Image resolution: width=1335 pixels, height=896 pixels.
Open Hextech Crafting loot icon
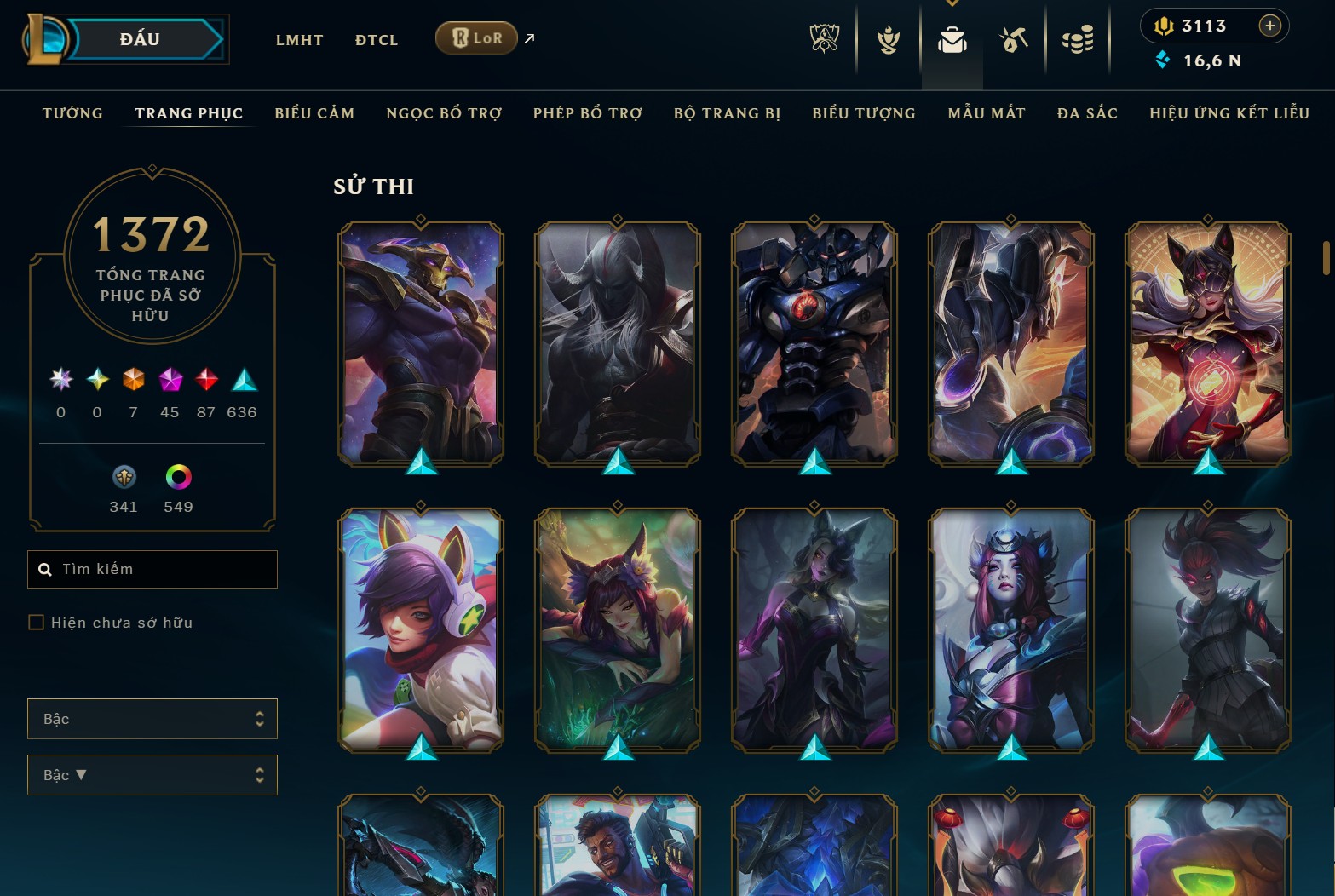(x=1013, y=38)
